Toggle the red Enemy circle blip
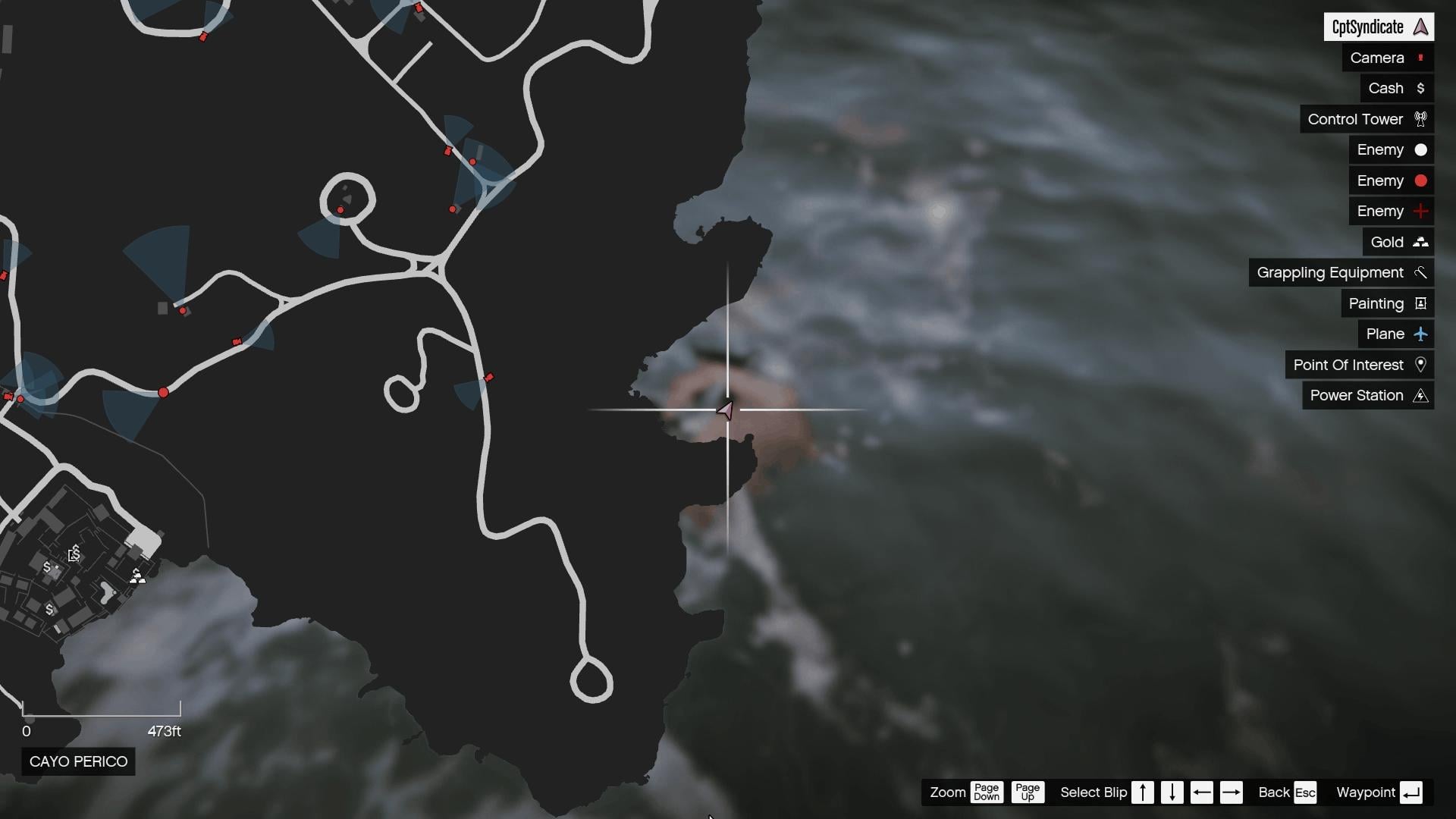Viewport: 1456px width, 819px height. pos(1421,180)
